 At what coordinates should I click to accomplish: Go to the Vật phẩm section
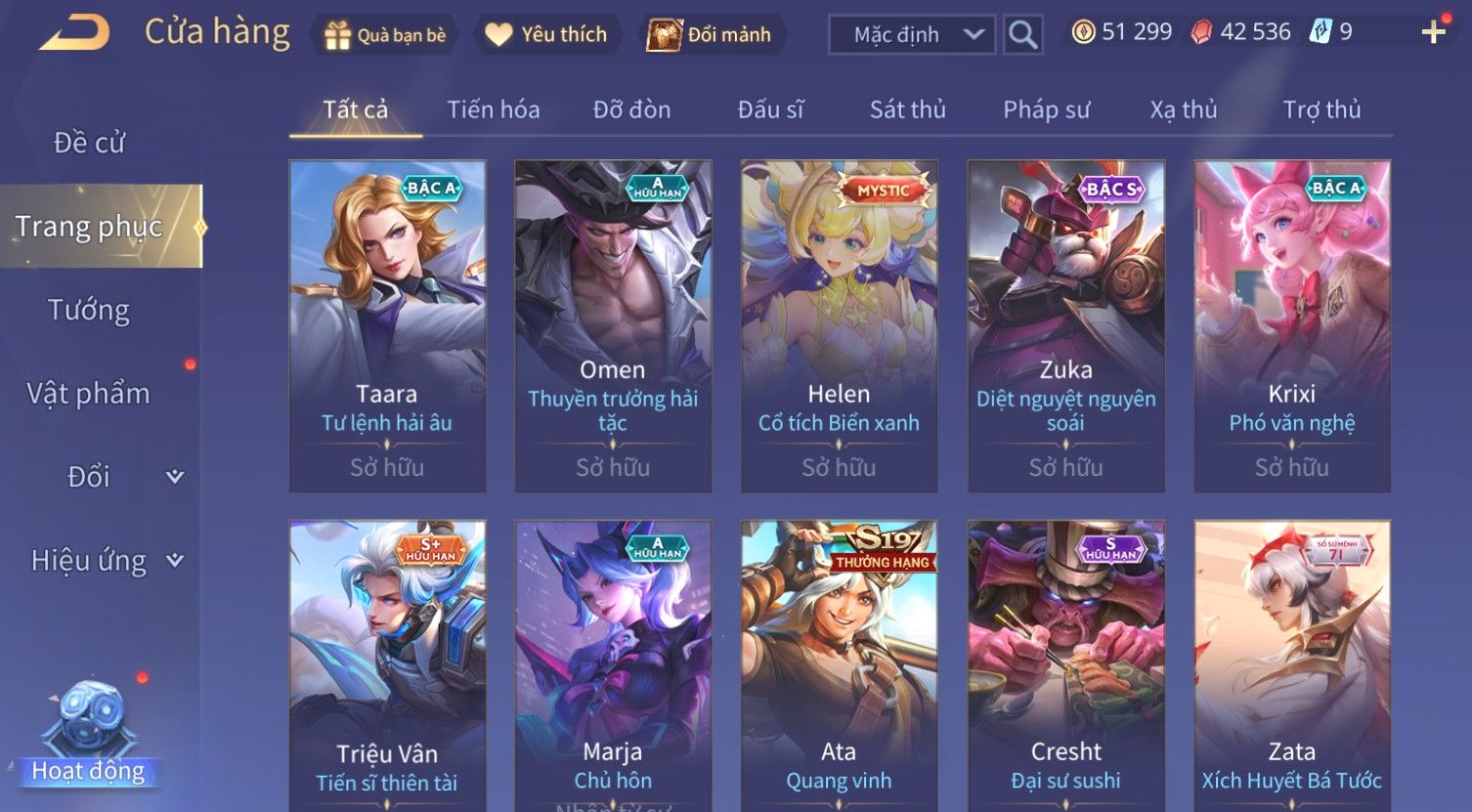[89, 394]
